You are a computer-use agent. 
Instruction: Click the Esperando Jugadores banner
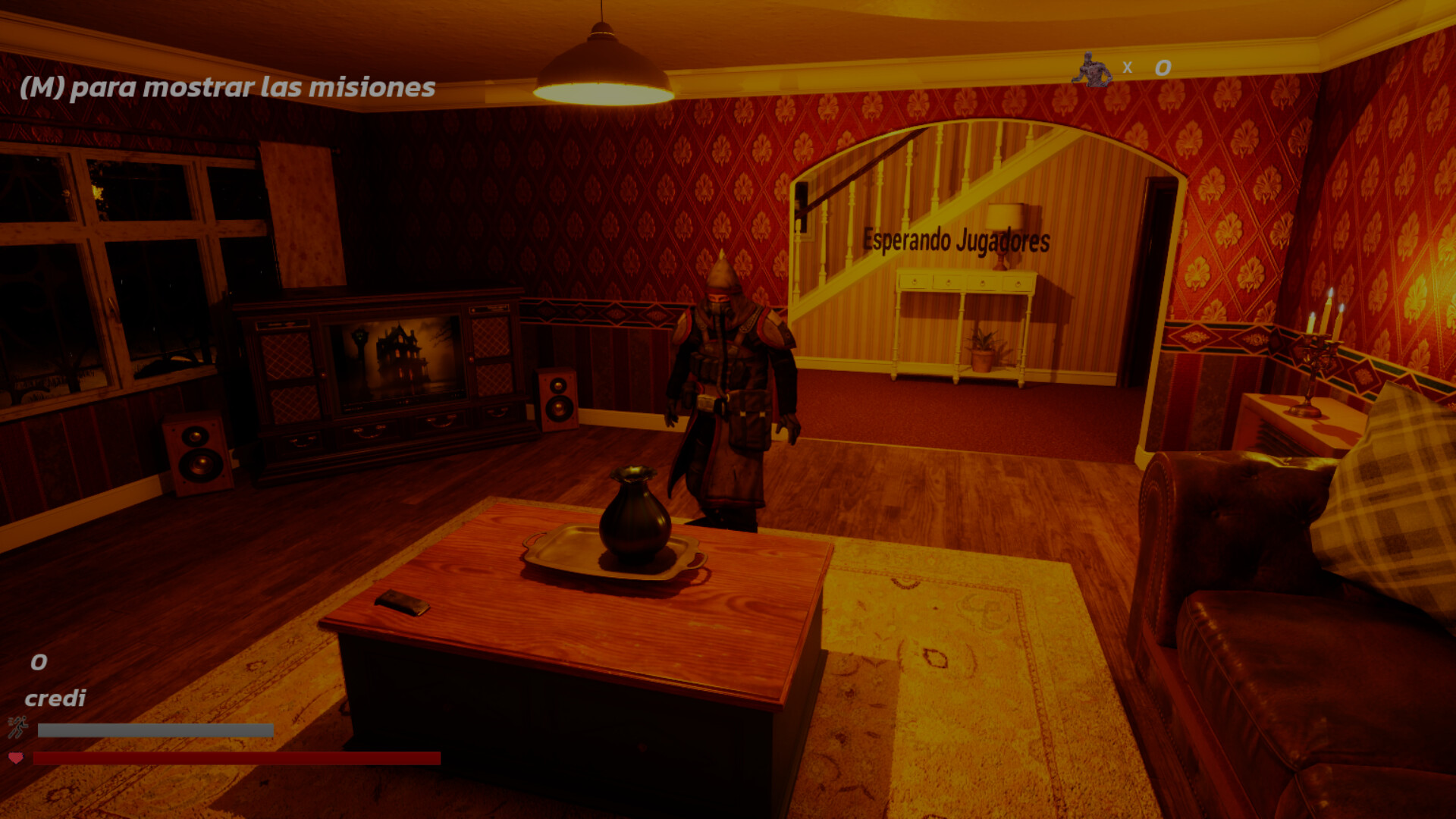coord(955,240)
